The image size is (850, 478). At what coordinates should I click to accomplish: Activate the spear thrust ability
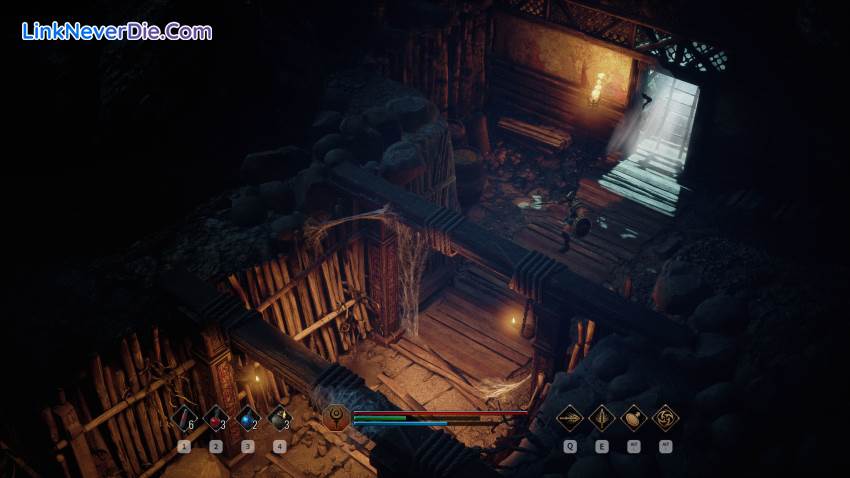tap(569, 417)
